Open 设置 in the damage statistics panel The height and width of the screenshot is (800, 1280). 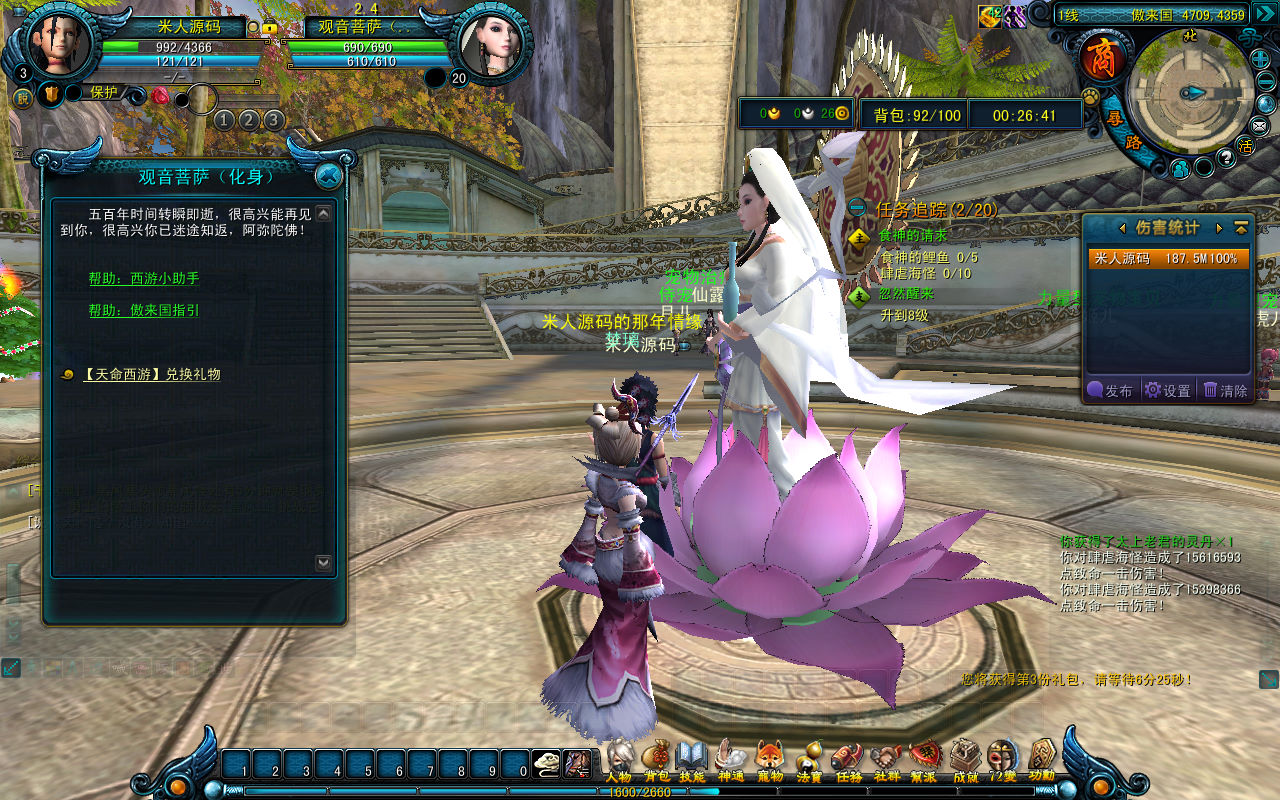coord(1168,391)
